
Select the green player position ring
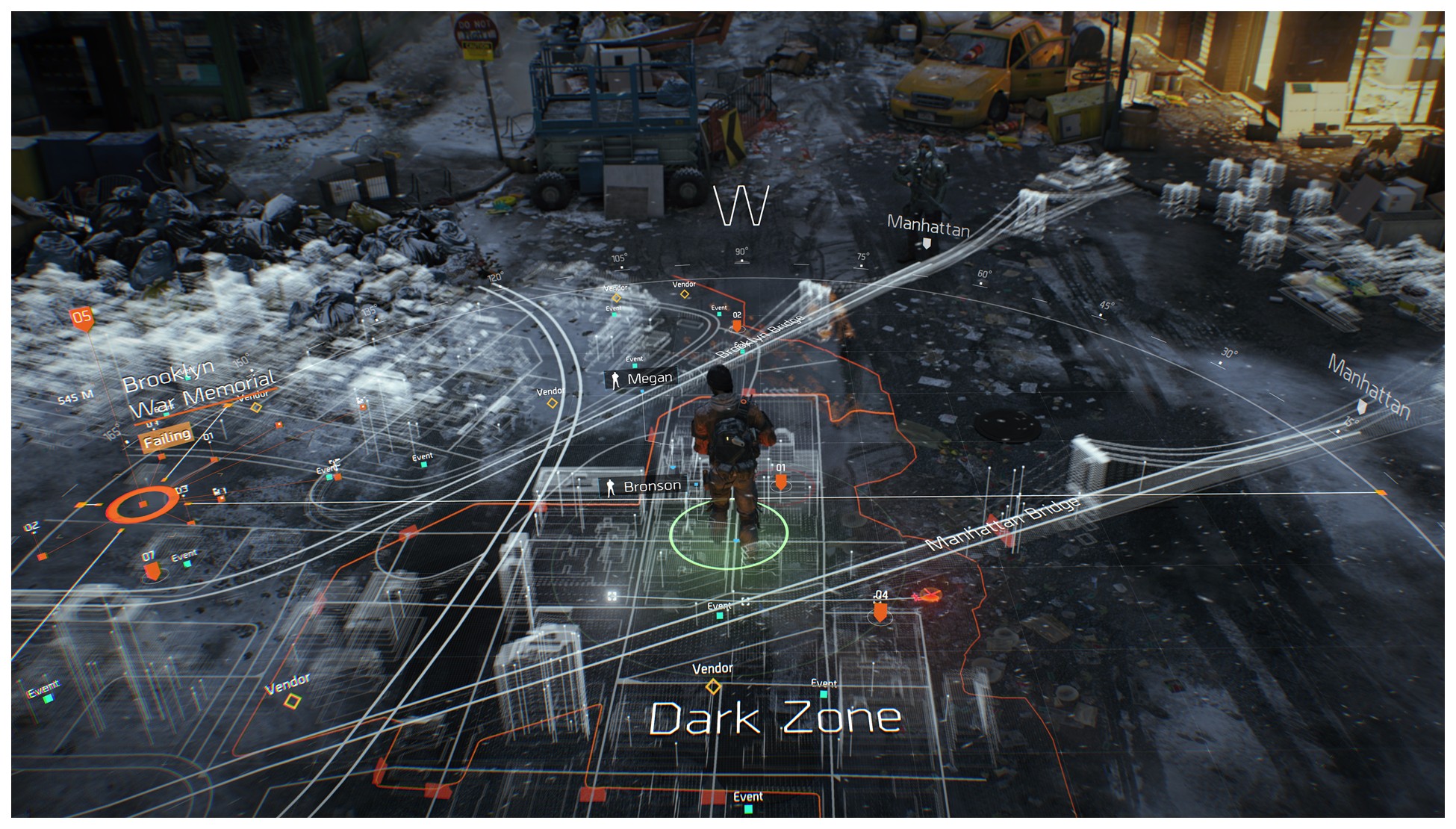pos(728,534)
